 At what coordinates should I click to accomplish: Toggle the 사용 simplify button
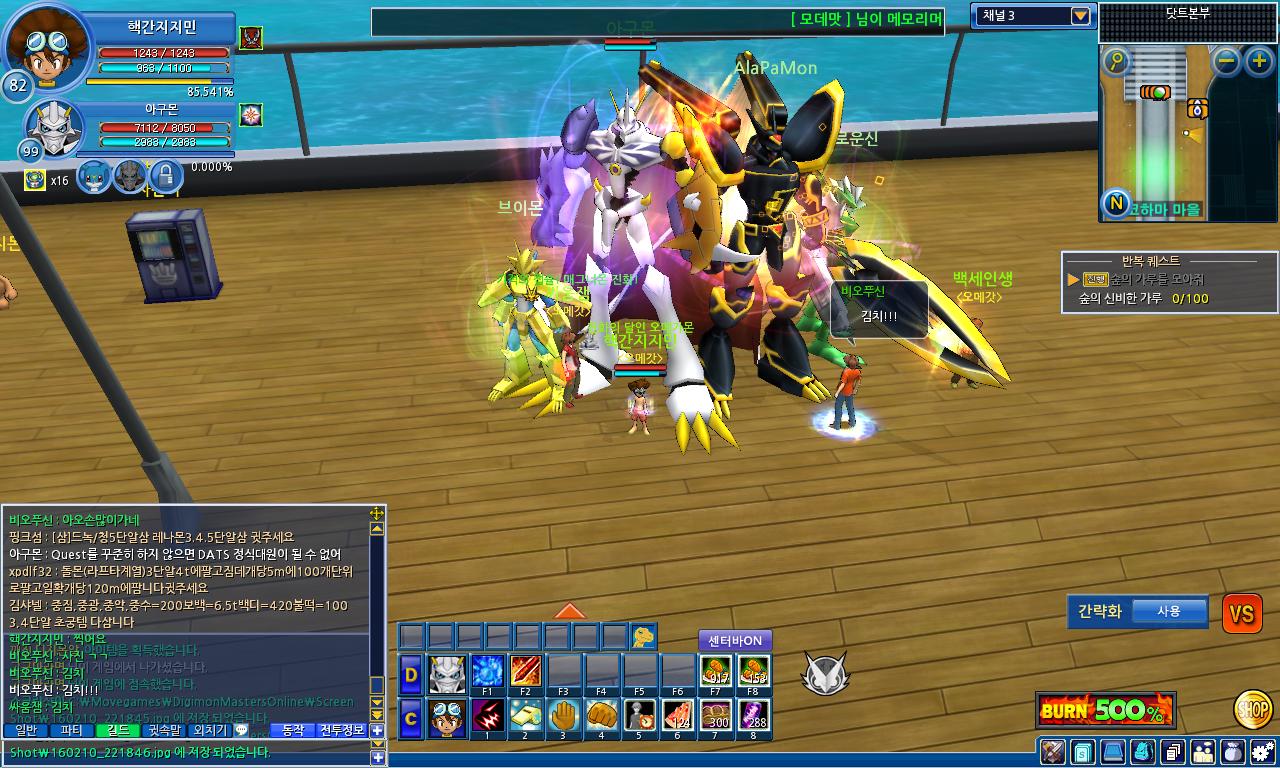(1168, 611)
